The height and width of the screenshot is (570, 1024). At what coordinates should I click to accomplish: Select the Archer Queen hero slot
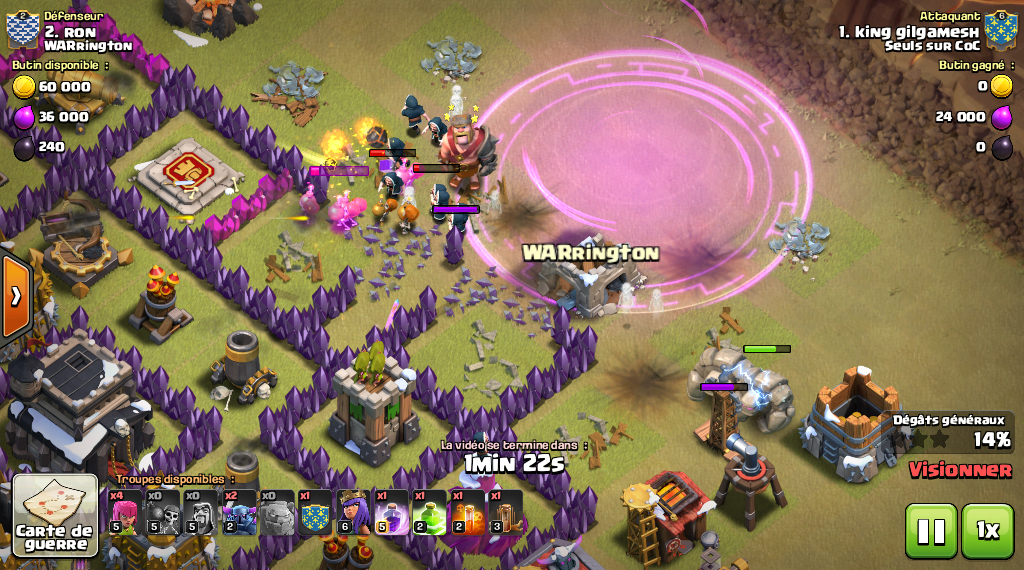point(353,512)
